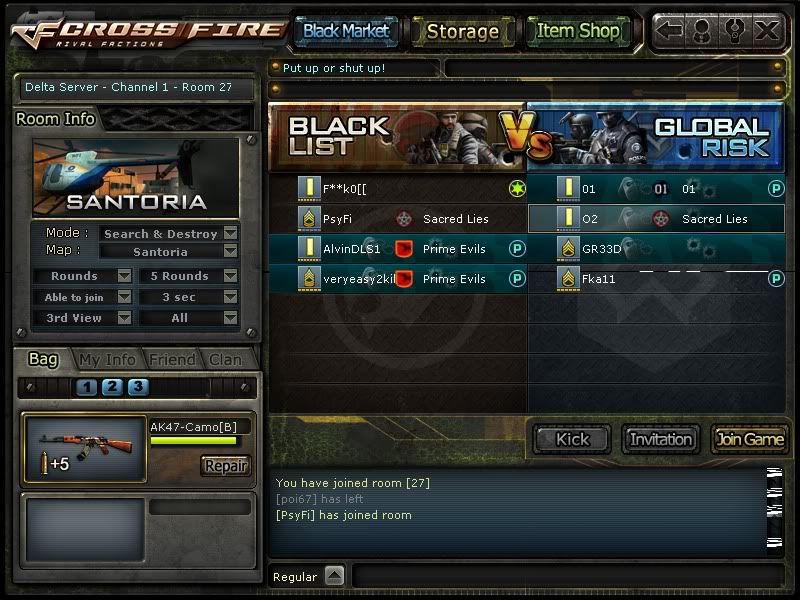Open the Storage menu
This screenshot has height=600, width=800.
(x=462, y=31)
